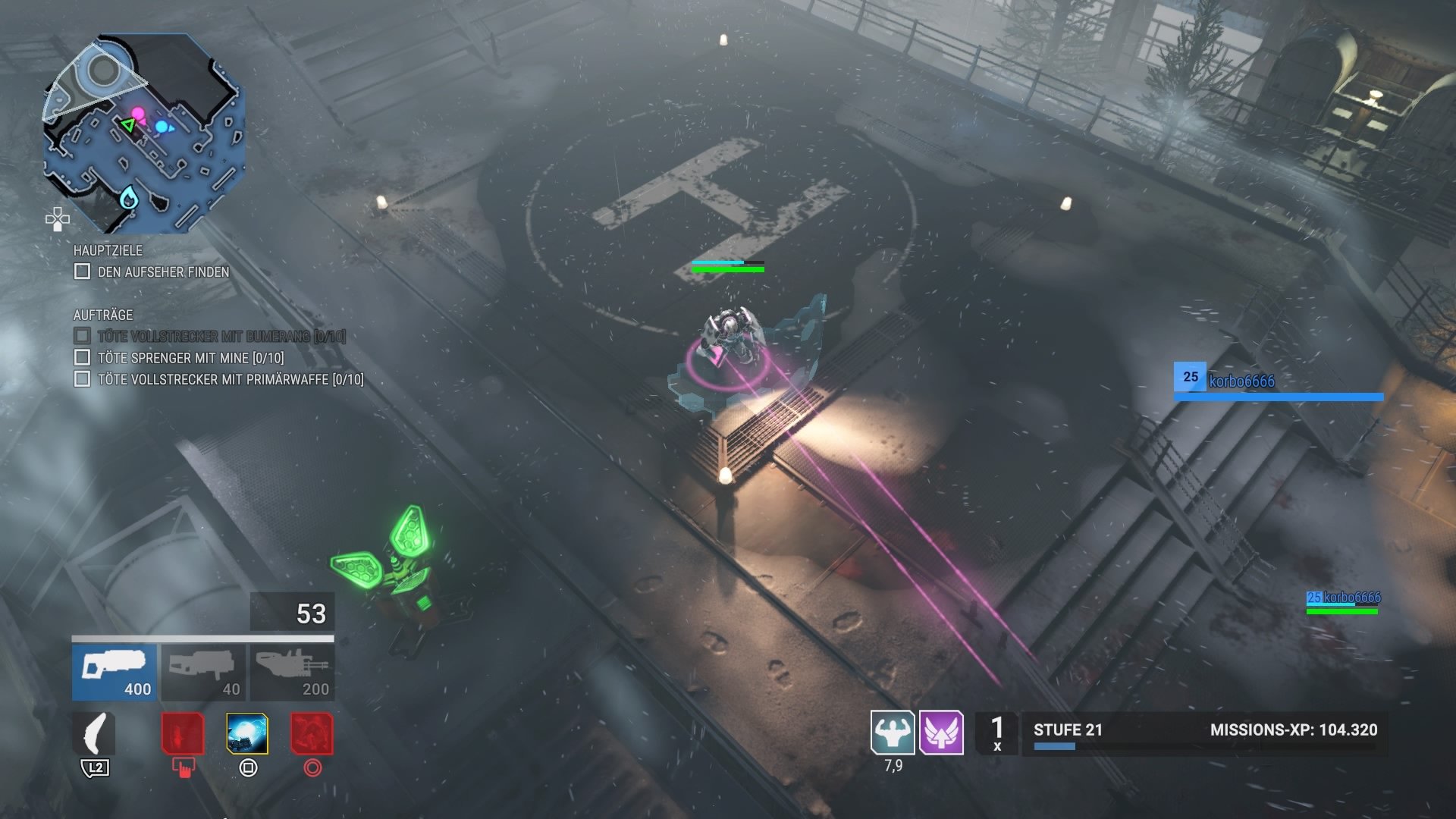Click the flexing muscle buff icon
The height and width of the screenshot is (819, 1456).
(x=893, y=733)
